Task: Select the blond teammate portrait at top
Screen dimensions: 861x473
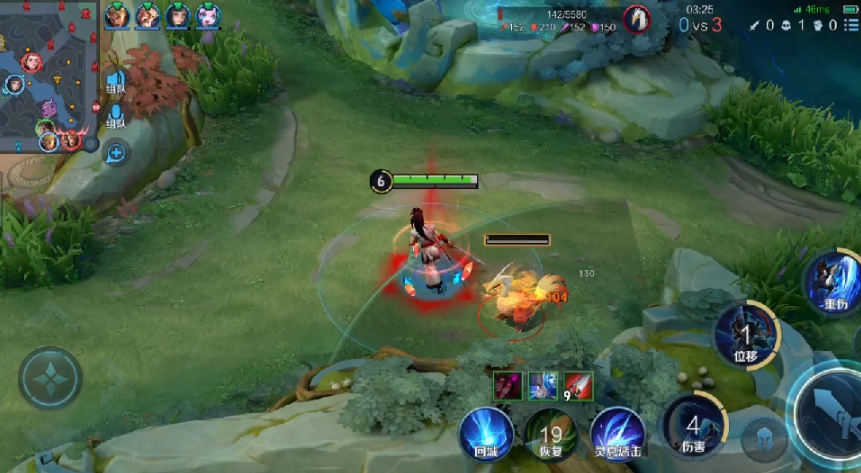Action: 118,15
